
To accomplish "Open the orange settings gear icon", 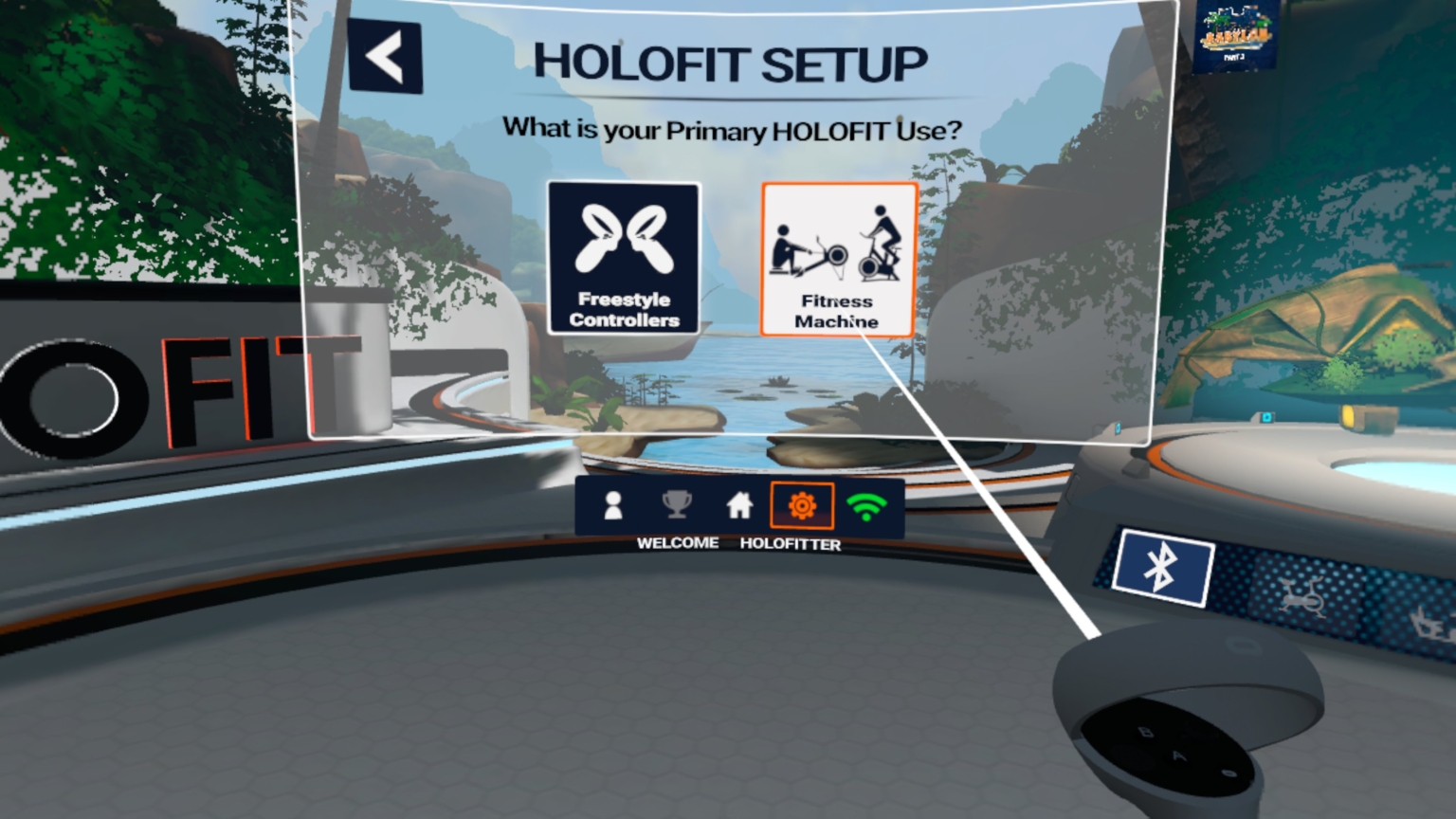I will click(803, 505).
